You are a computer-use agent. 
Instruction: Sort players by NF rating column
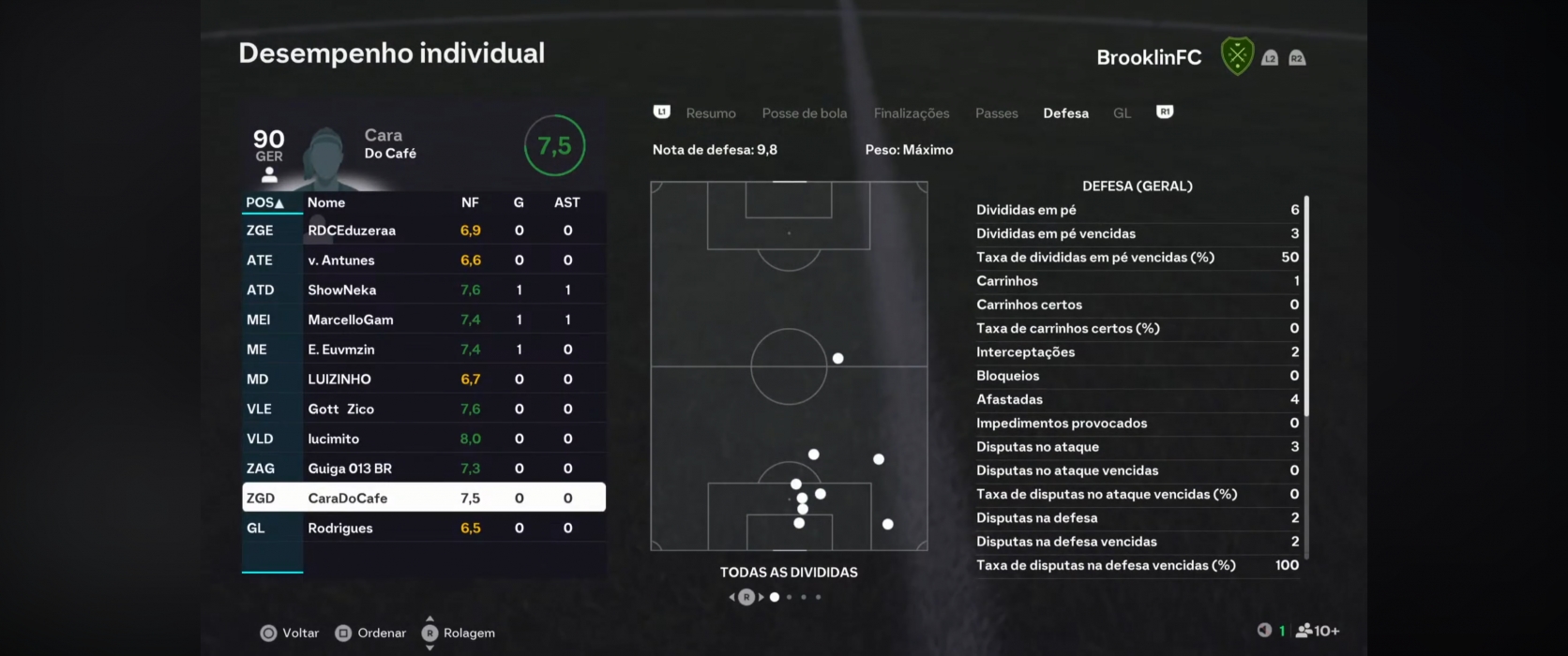tap(470, 202)
